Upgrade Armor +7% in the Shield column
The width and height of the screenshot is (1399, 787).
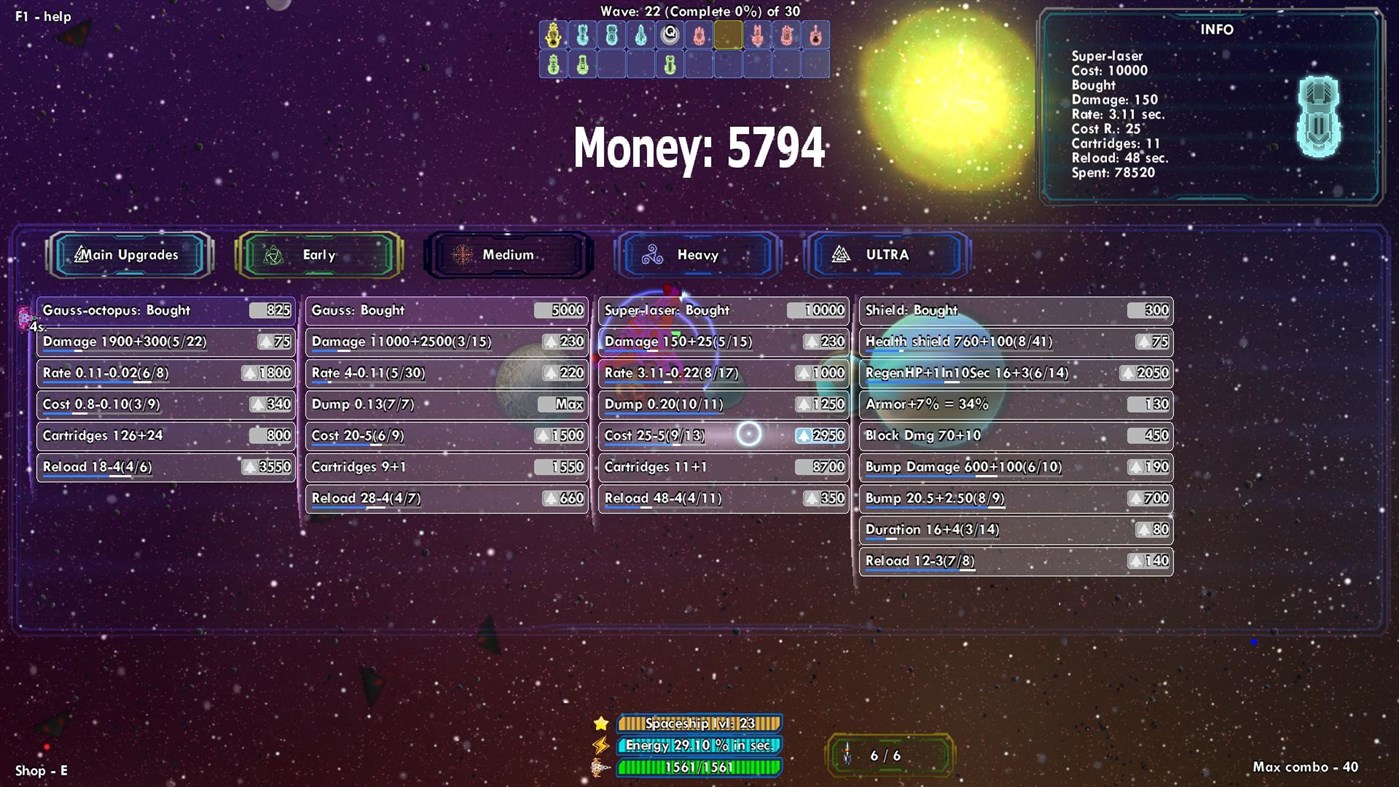coord(1015,404)
